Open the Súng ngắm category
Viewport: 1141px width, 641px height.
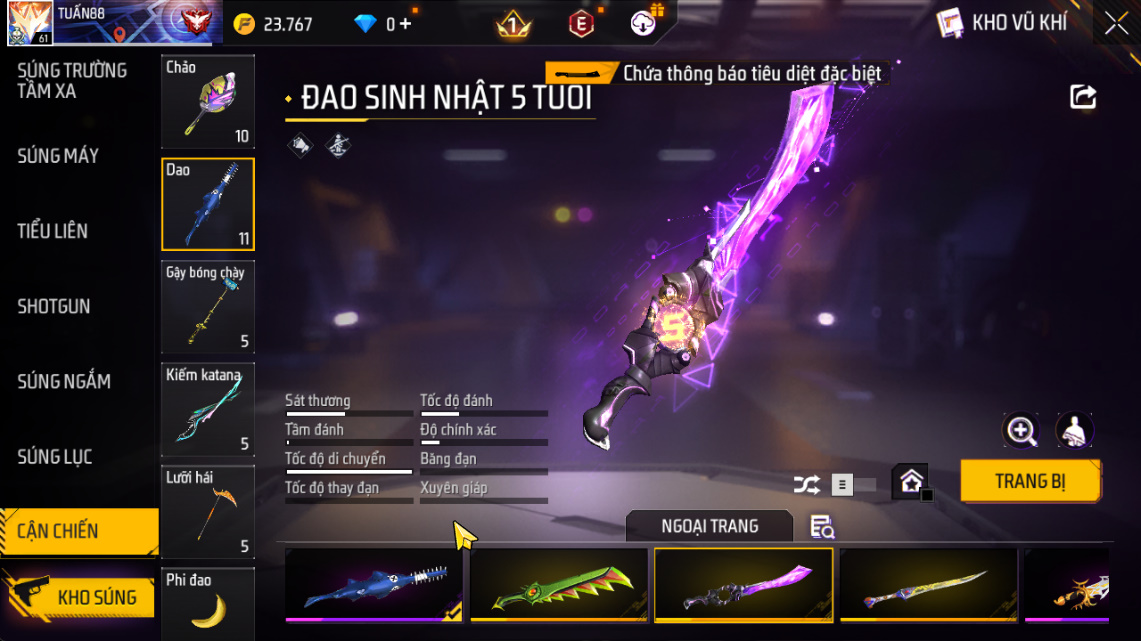[64, 381]
